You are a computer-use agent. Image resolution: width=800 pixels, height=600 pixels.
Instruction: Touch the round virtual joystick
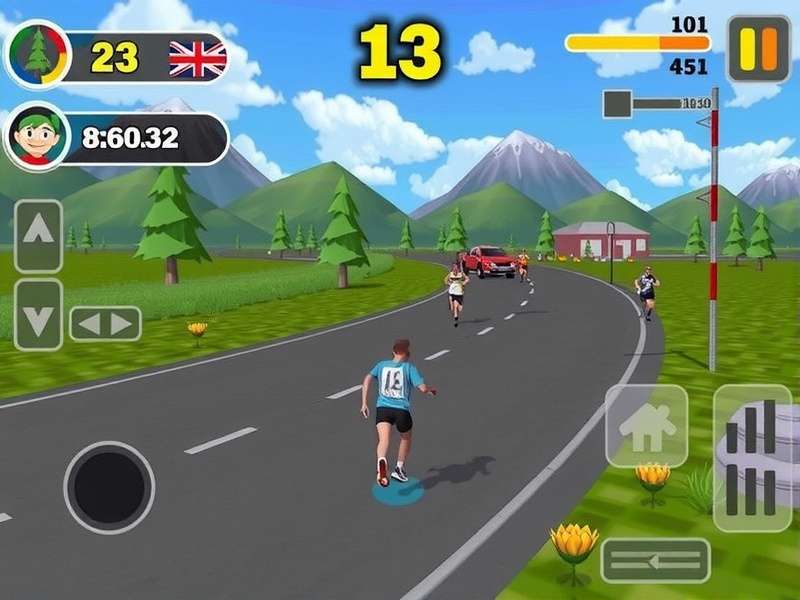[x=109, y=487]
